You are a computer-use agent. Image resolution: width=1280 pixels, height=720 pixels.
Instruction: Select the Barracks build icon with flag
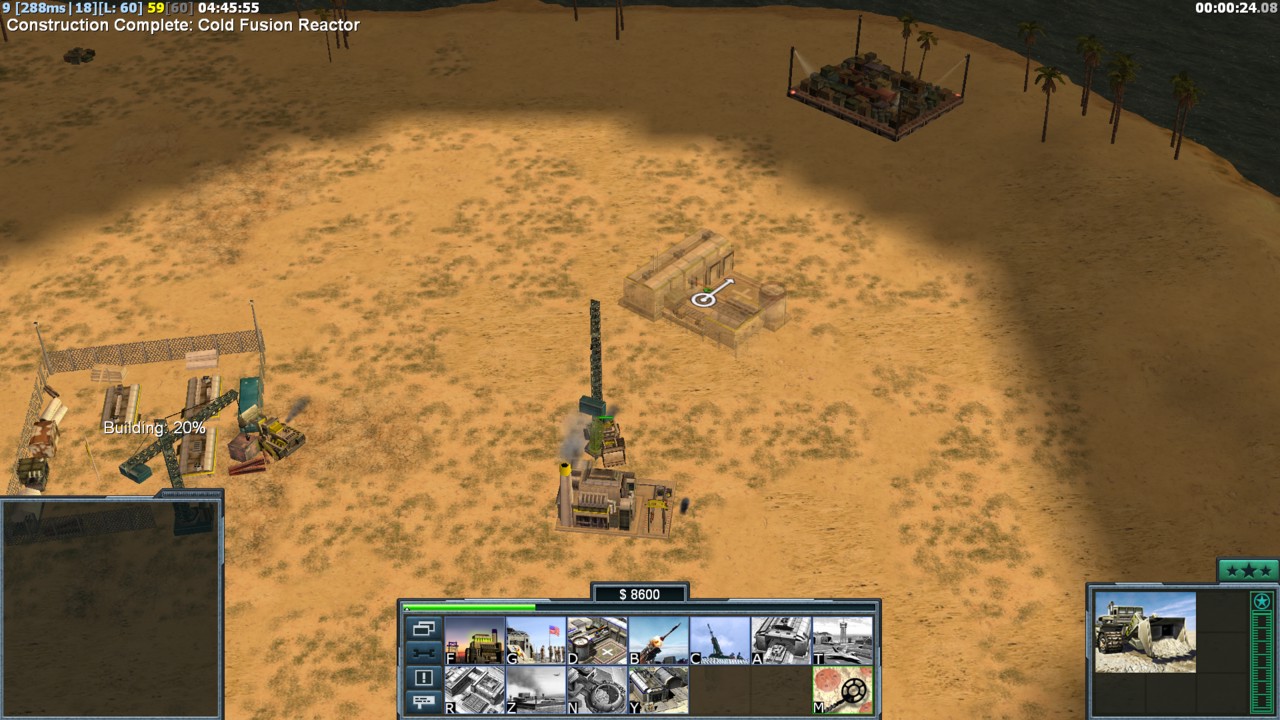point(535,640)
